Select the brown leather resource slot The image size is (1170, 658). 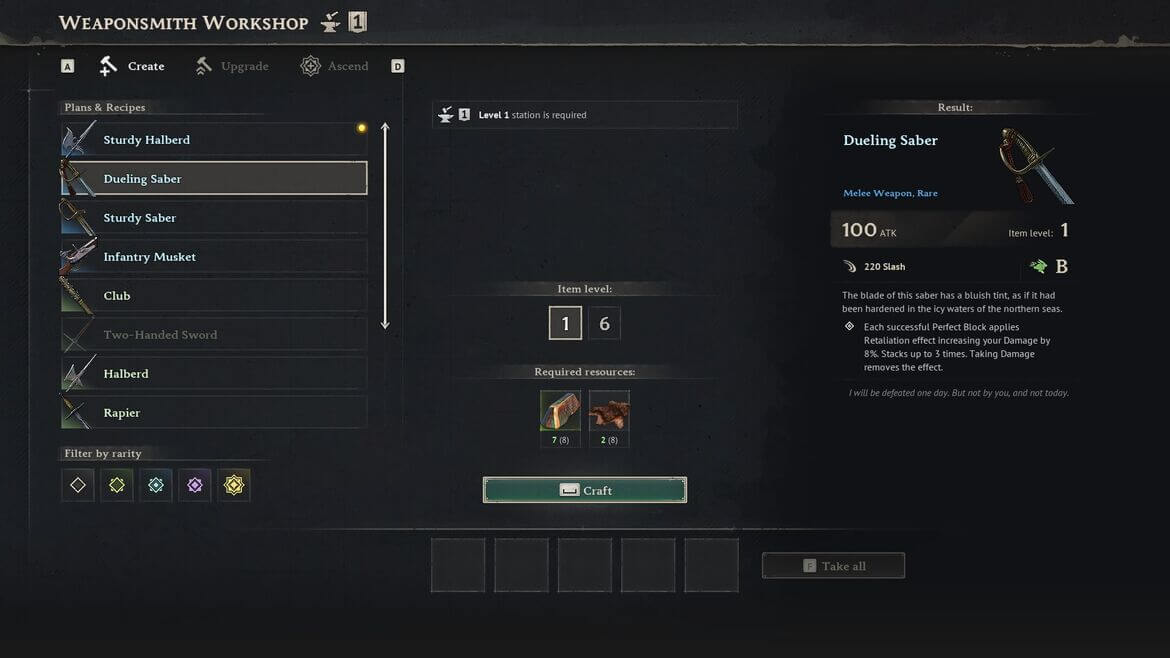[x=609, y=411]
